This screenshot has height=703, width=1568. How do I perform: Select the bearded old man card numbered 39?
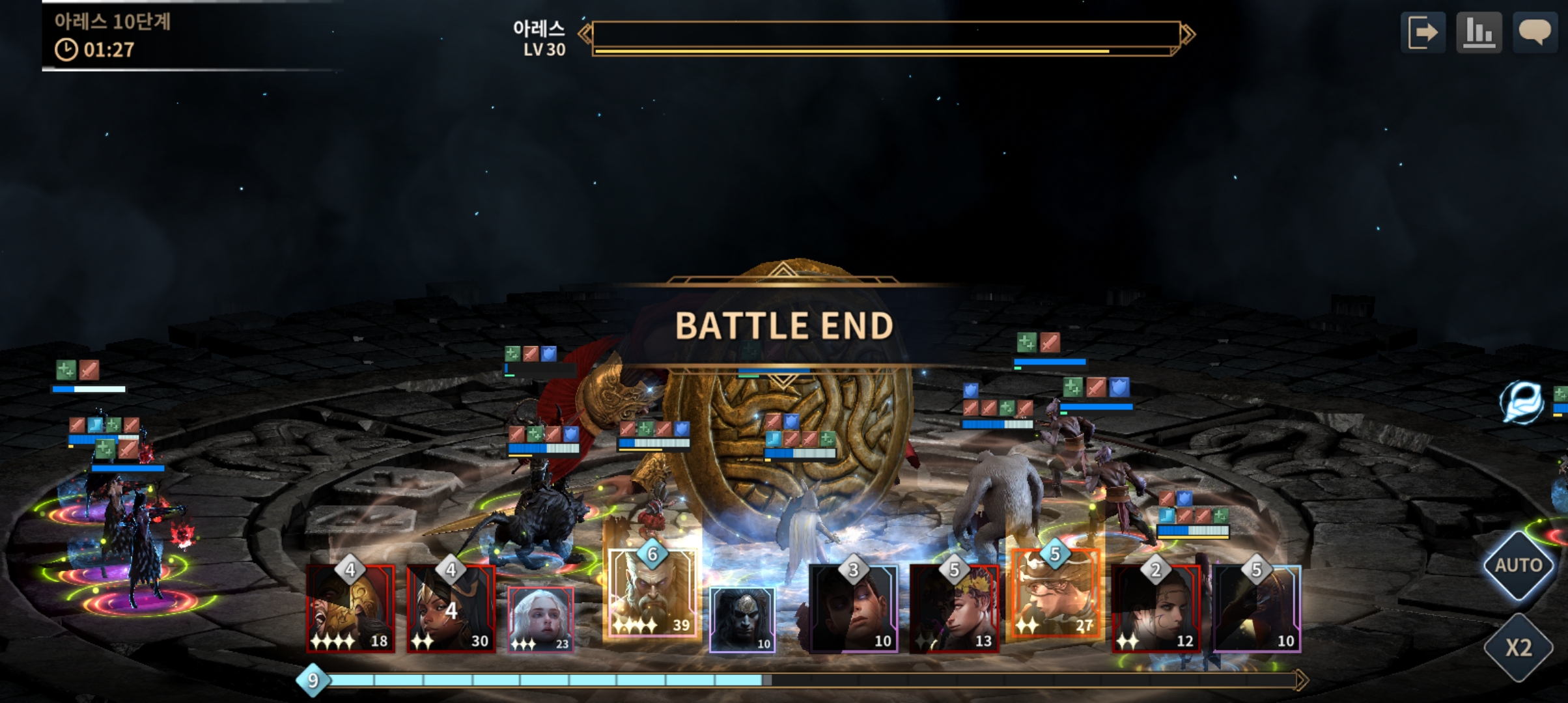click(x=652, y=593)
